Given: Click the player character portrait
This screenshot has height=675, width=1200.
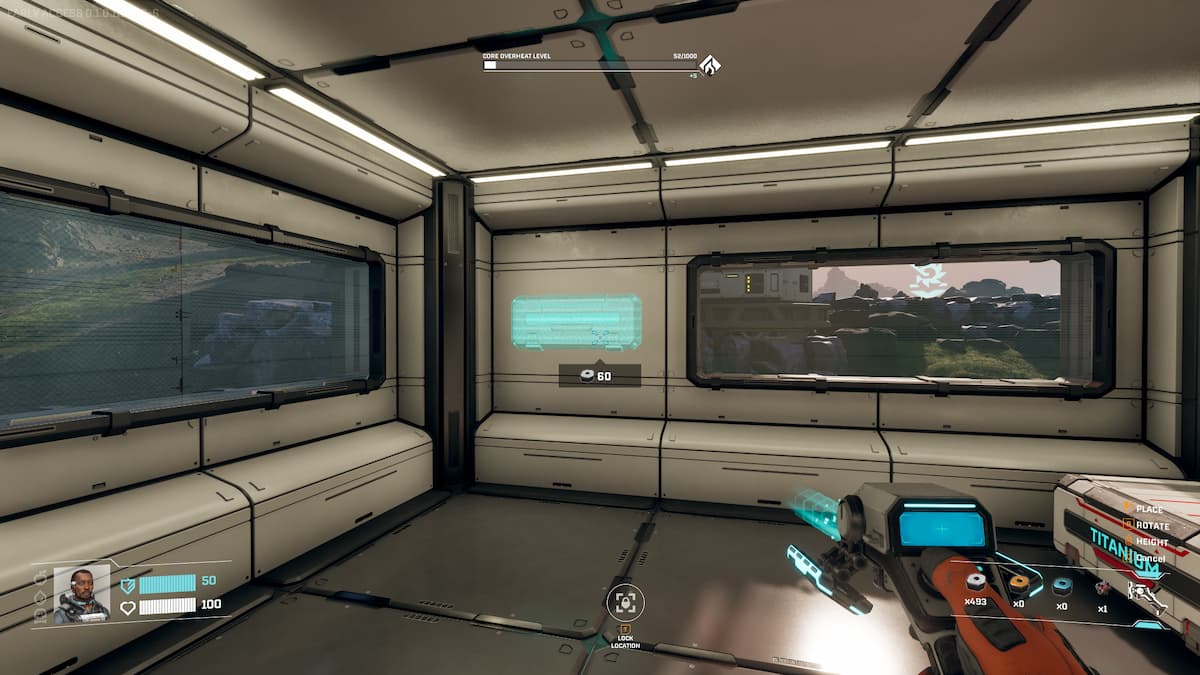Looking at the screenshot, I should click(x=81, y=594).
